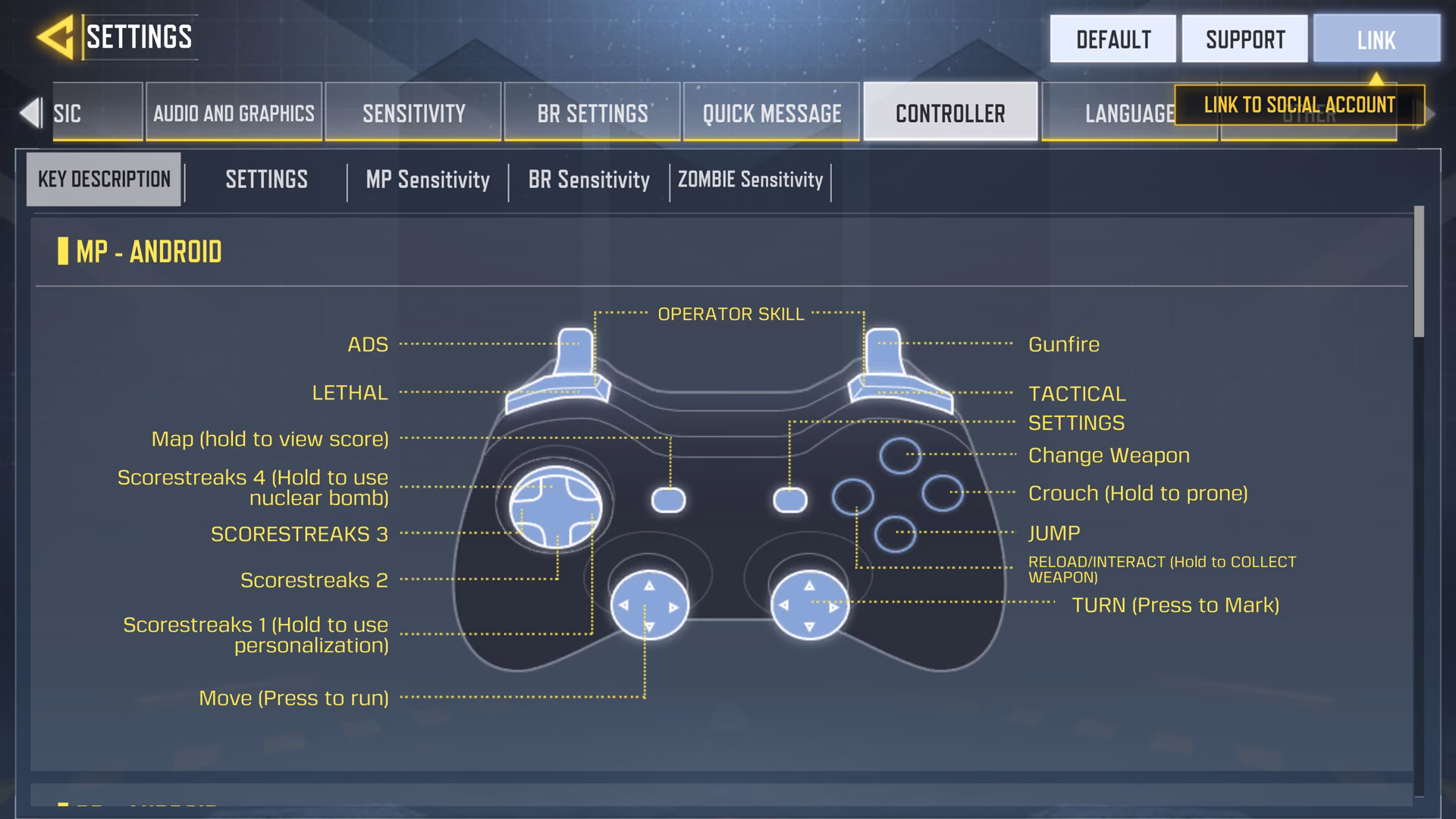
Task: Click the Move left joystick on the diagram
Action: (648, 606)
